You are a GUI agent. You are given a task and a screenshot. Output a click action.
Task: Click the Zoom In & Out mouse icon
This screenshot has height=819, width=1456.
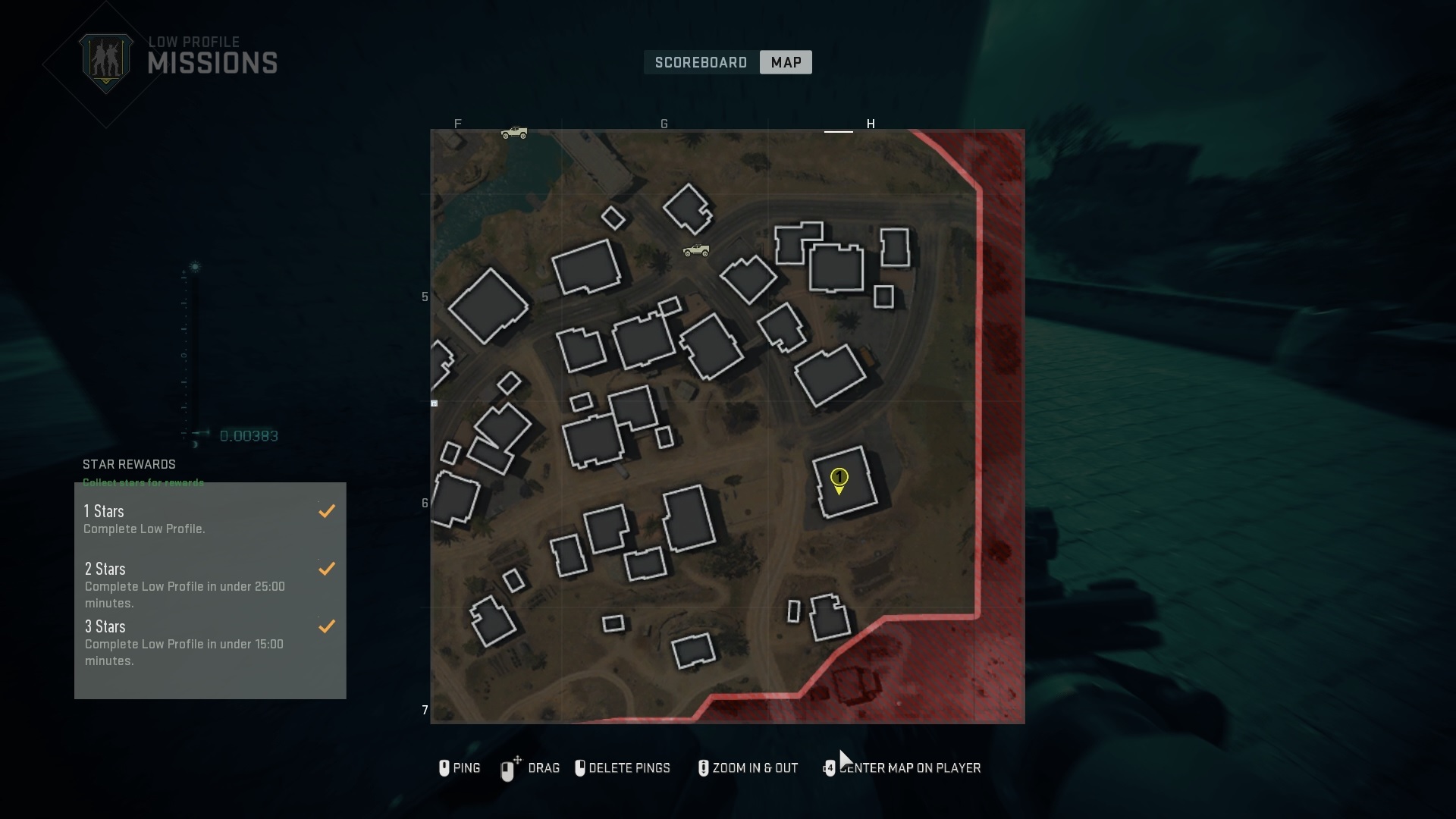(703, 768)
